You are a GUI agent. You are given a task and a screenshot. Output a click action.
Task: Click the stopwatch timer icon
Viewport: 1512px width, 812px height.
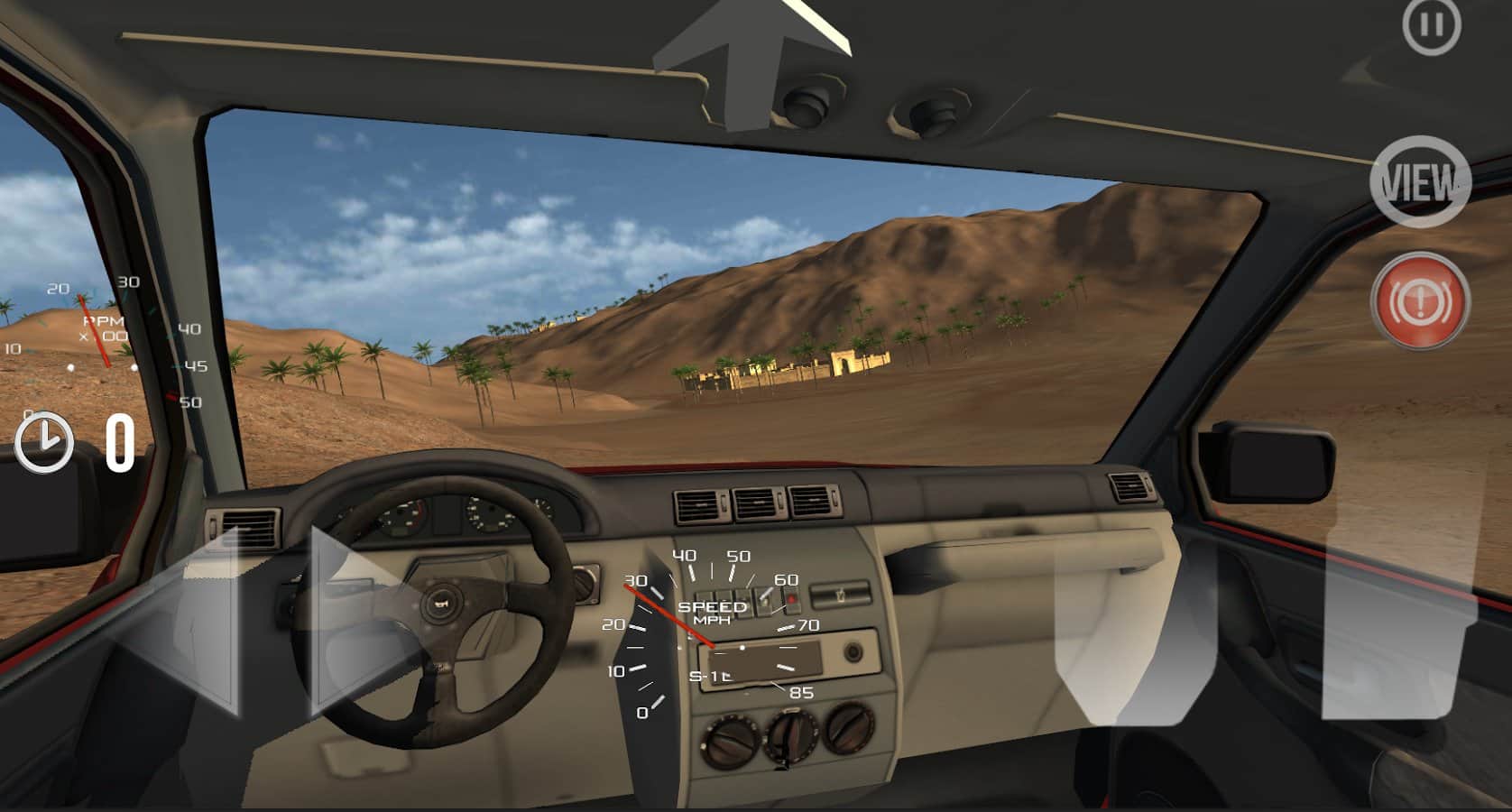pos(46,444)
